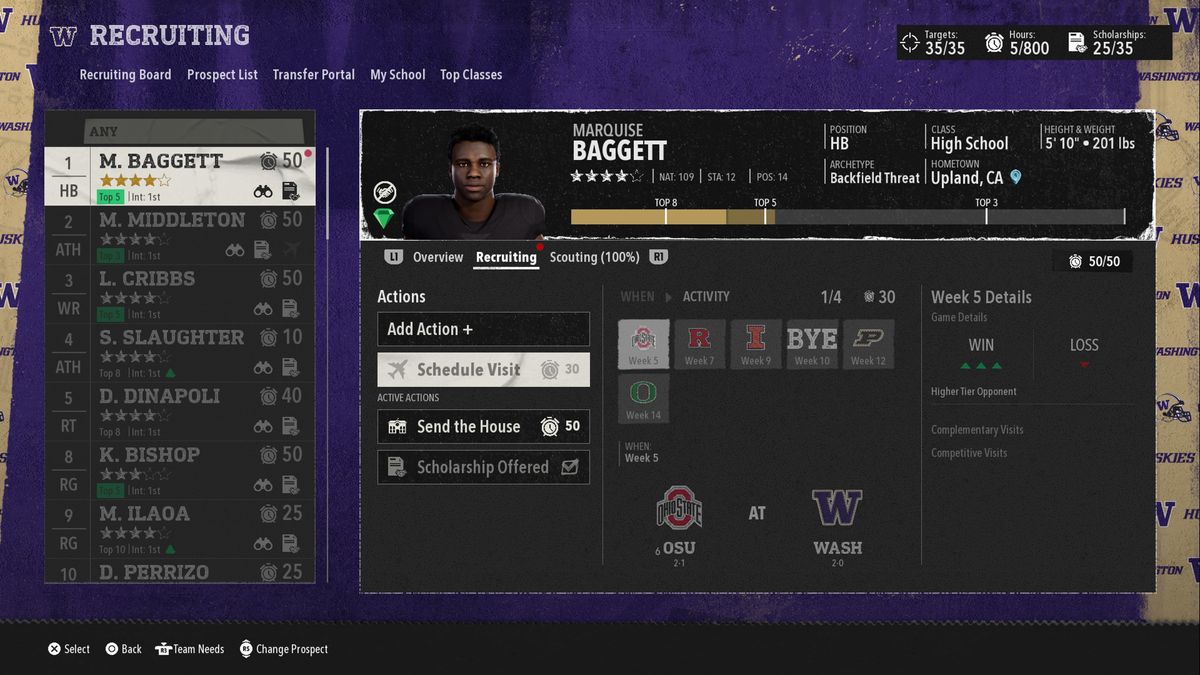Choose the Week 14 Oregon visit tile
The image size is (1200, 675).
tap(643, 398)
